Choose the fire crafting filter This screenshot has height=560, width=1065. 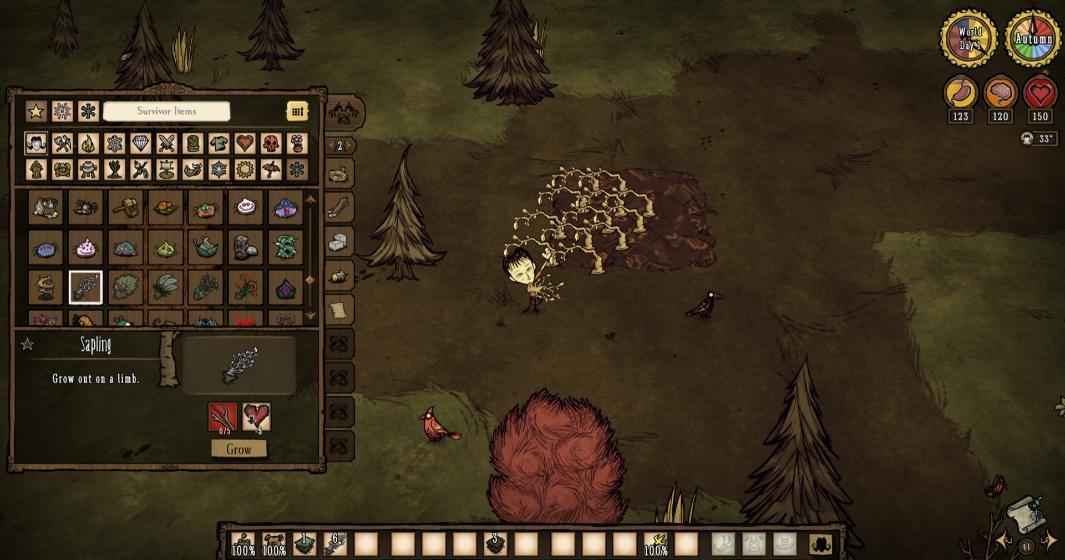(x=88, y=143)
